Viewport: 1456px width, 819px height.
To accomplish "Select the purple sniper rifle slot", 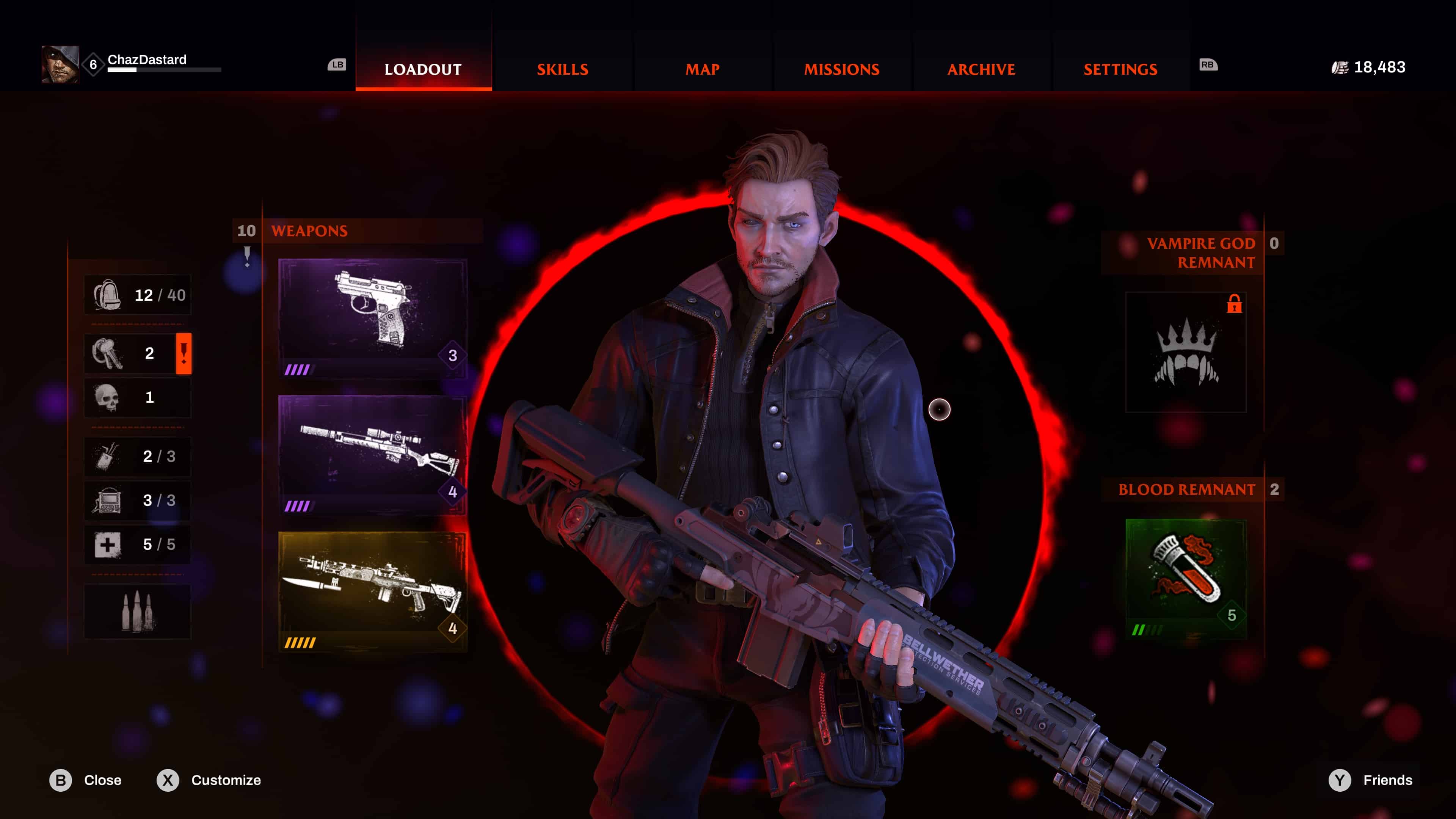I will click(372, 454).
